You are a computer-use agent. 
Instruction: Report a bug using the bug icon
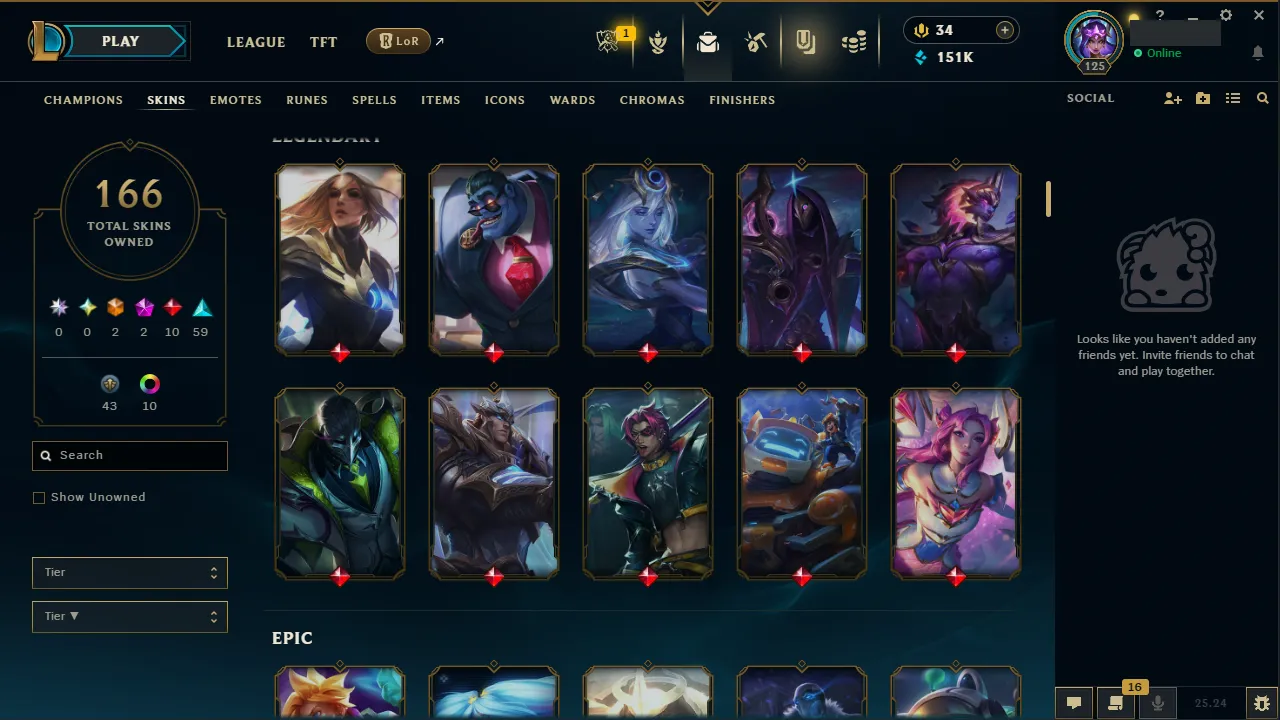pos(1261,702)
